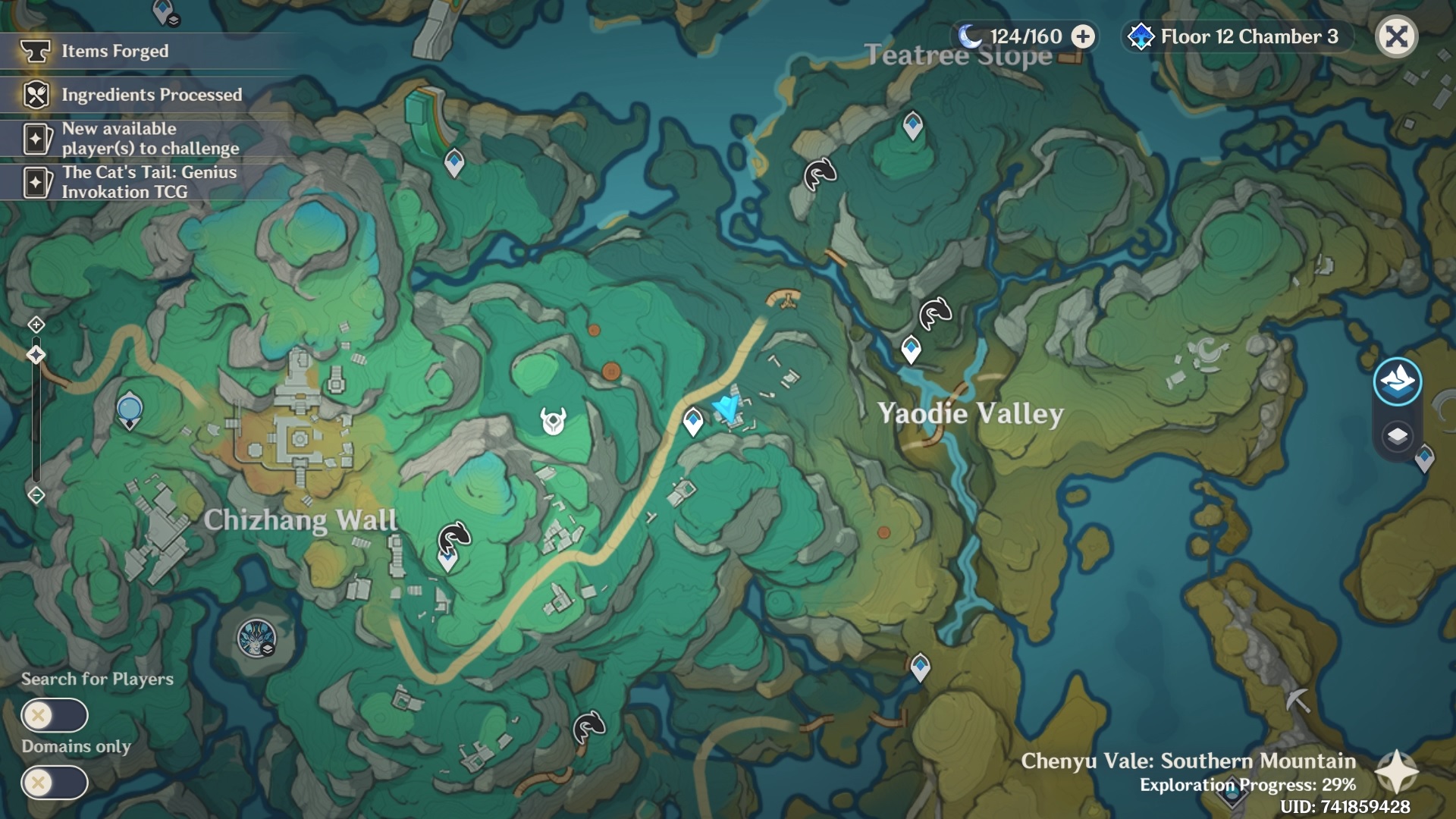Select teleport waypoint beside player arrow
Viewport: 1456px width, 819px height.
[692, 421]
